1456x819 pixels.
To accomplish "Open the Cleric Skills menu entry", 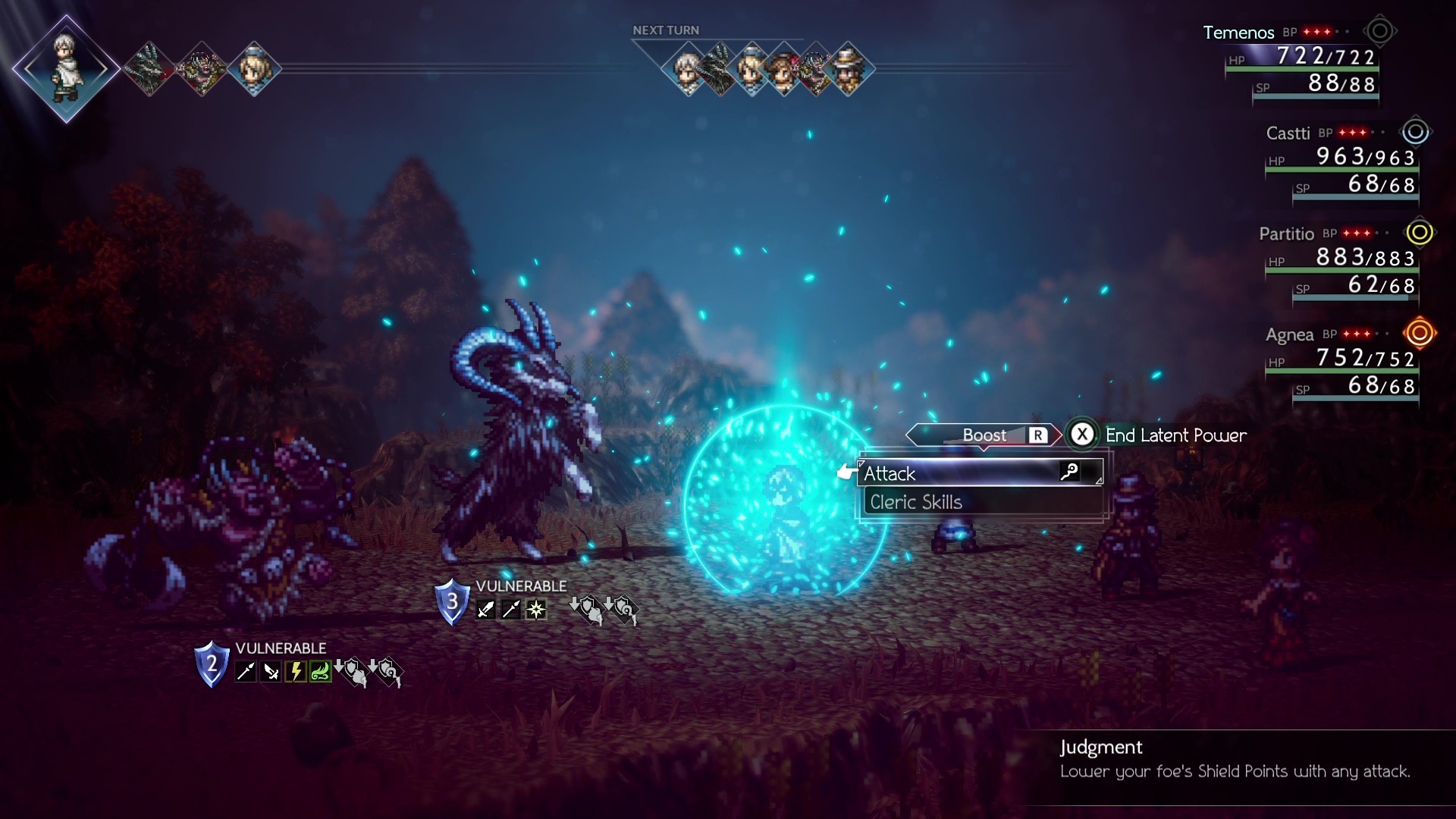I will tap(915, 501).
